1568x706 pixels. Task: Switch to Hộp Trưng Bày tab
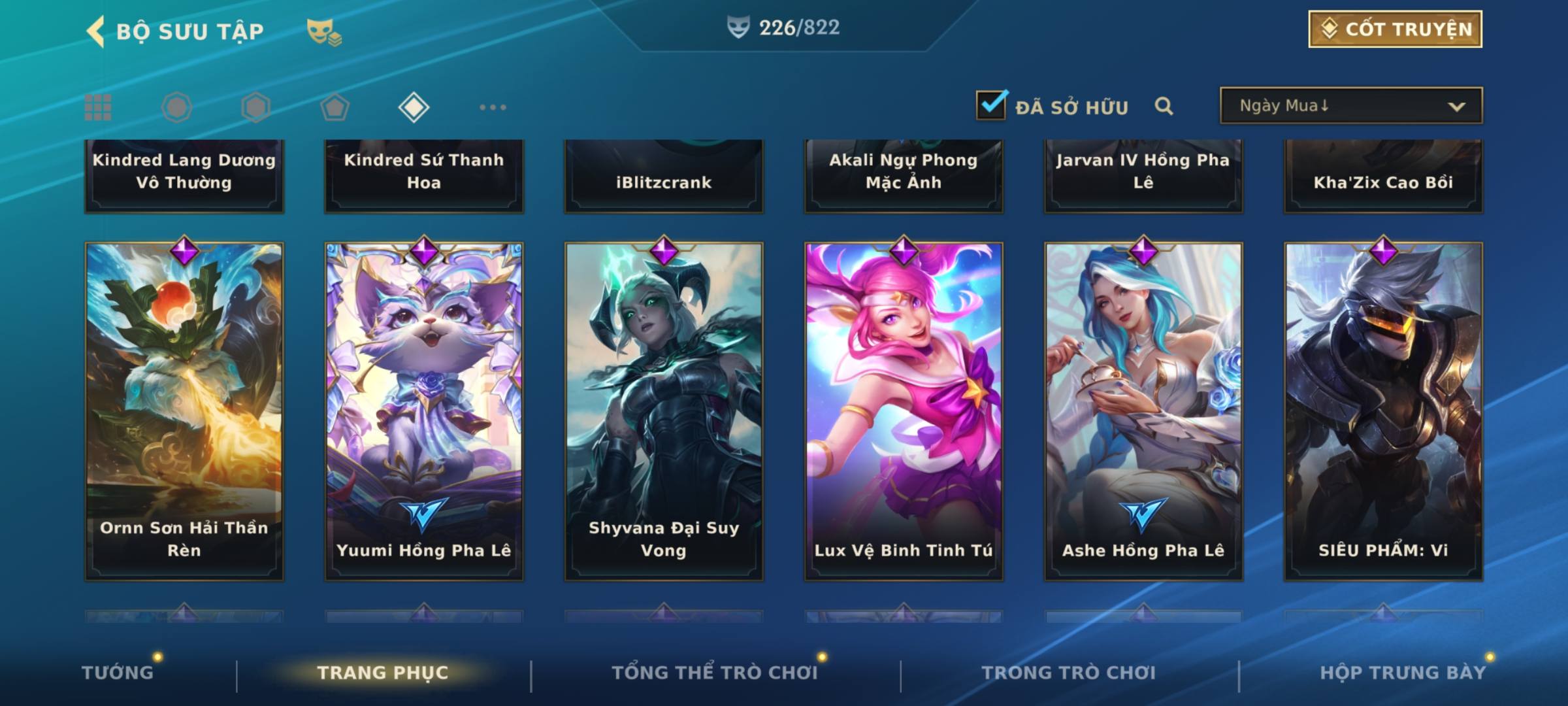[1403, 673]
